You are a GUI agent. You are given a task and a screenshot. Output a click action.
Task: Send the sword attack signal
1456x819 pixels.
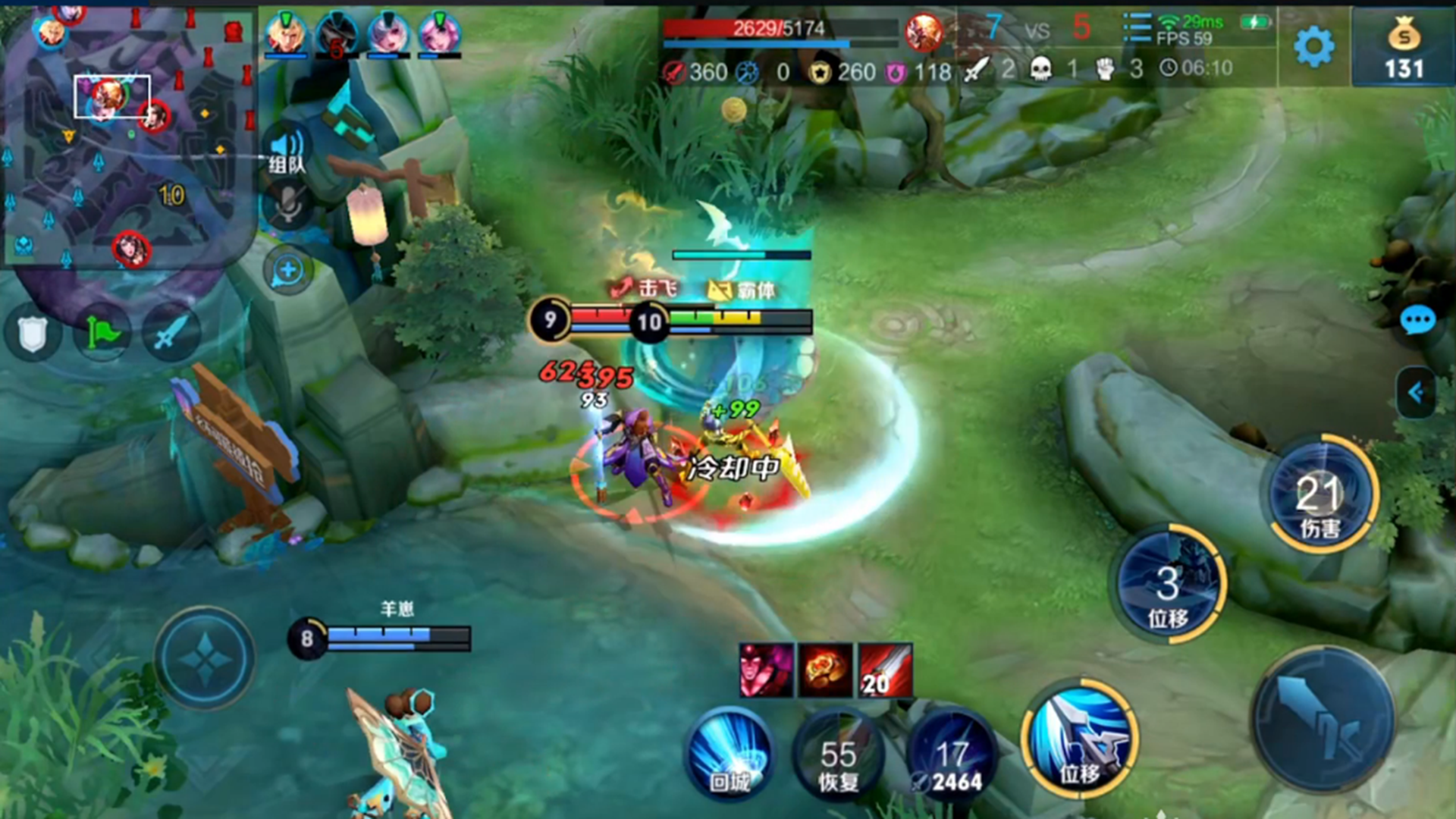(171, 334)
